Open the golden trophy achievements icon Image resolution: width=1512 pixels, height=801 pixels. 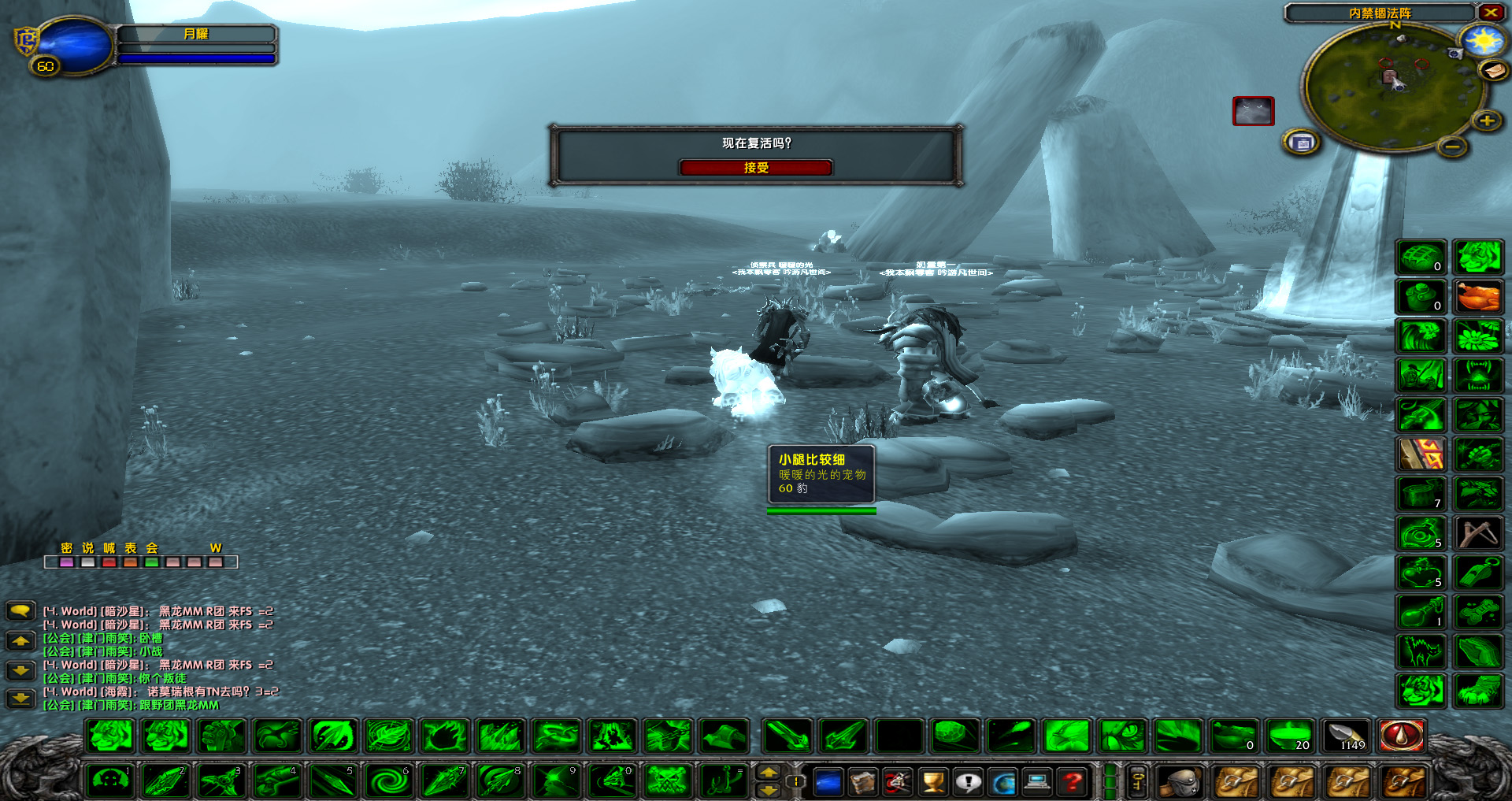coord(932,784)
